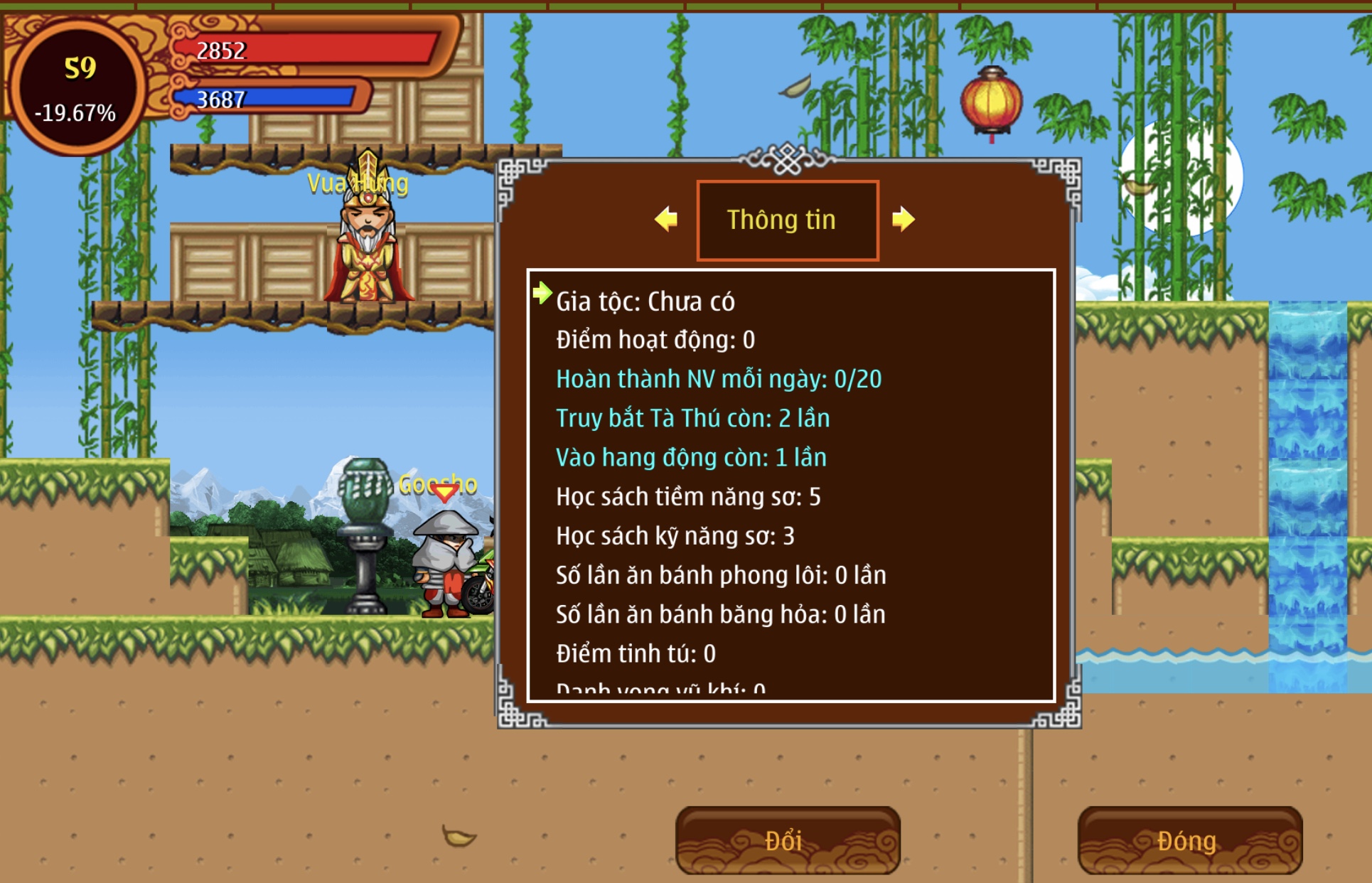Open character info via level 59 orb
The width and height of the screenshot is (1372, 883).
click(77, 87)
